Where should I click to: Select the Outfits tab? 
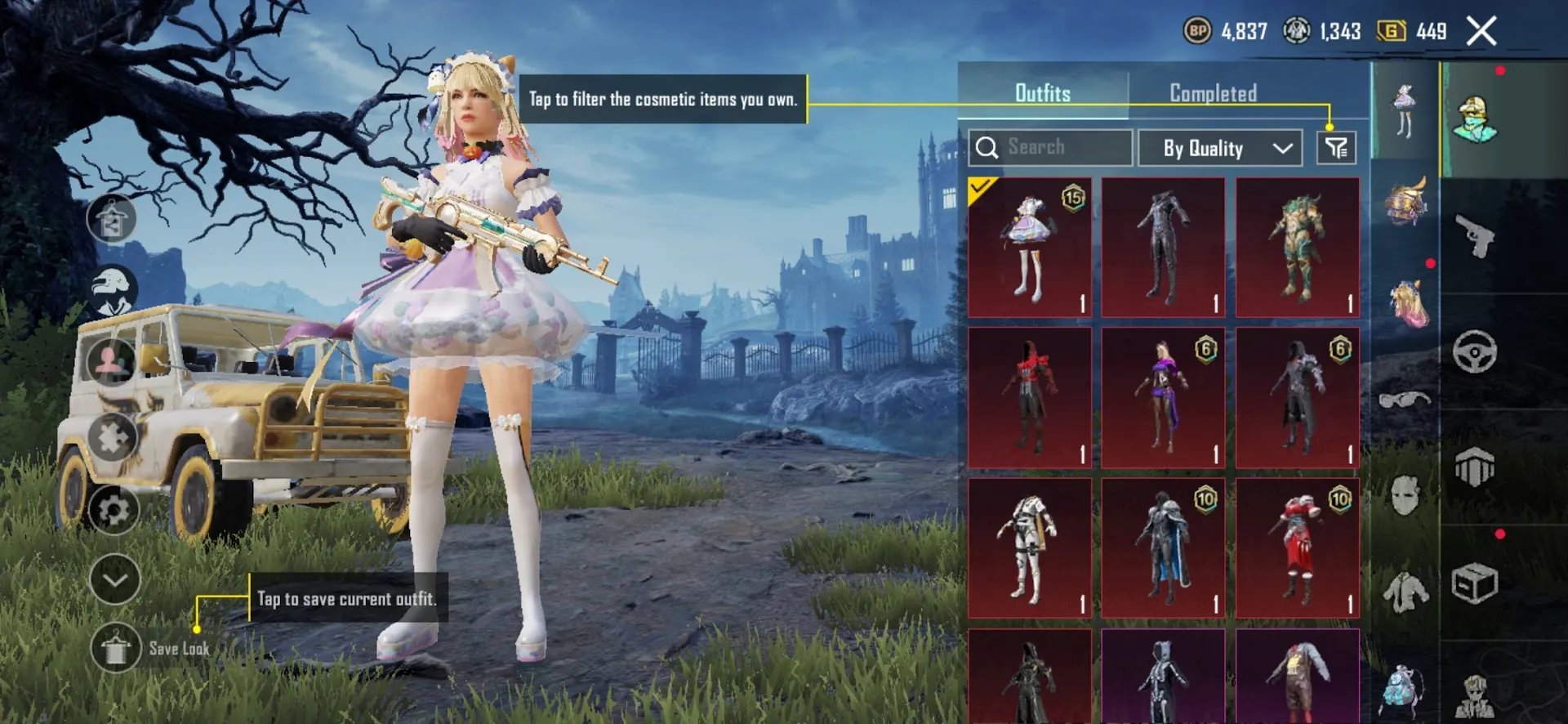[x=1044, y=93]
